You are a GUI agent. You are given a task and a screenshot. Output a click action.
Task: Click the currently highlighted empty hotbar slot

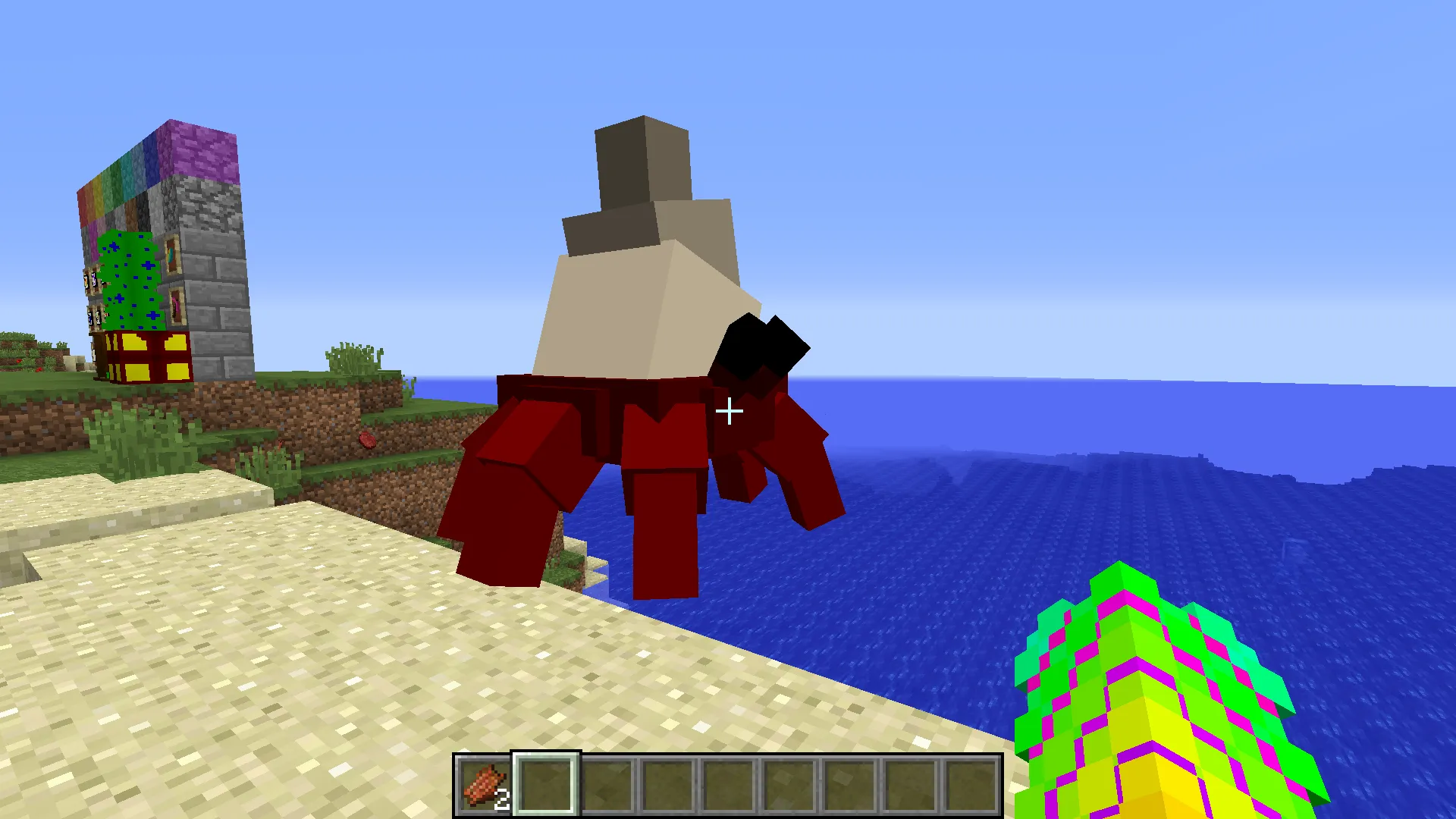coord(544,785)
